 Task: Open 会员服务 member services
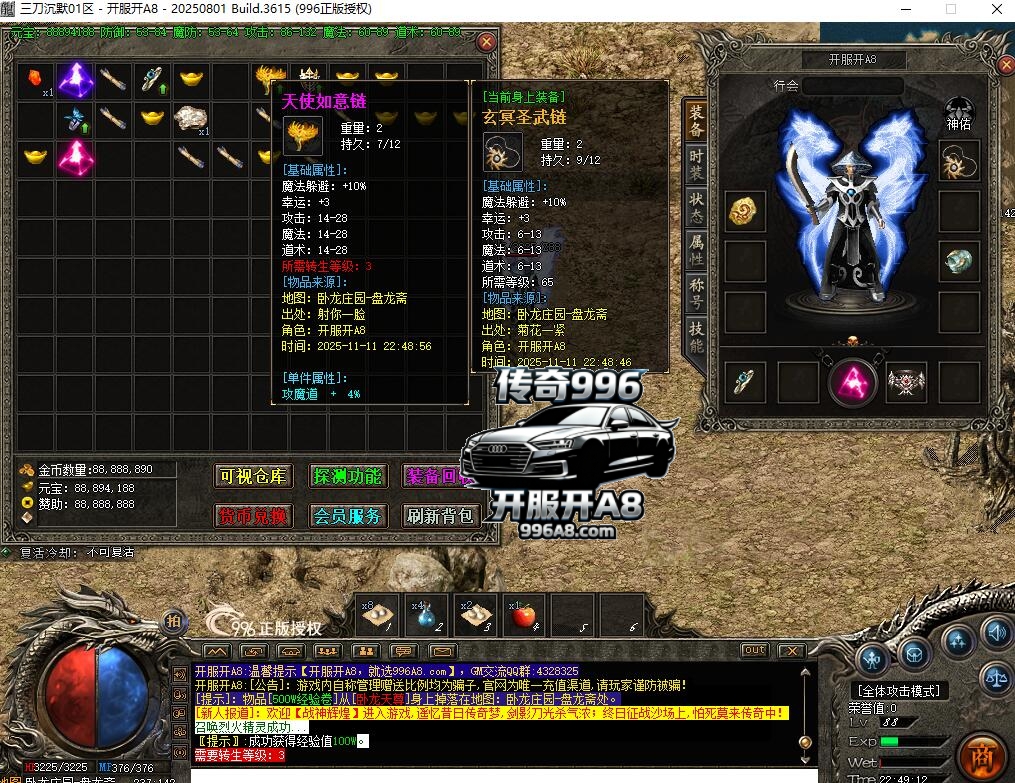coord(347,516)
